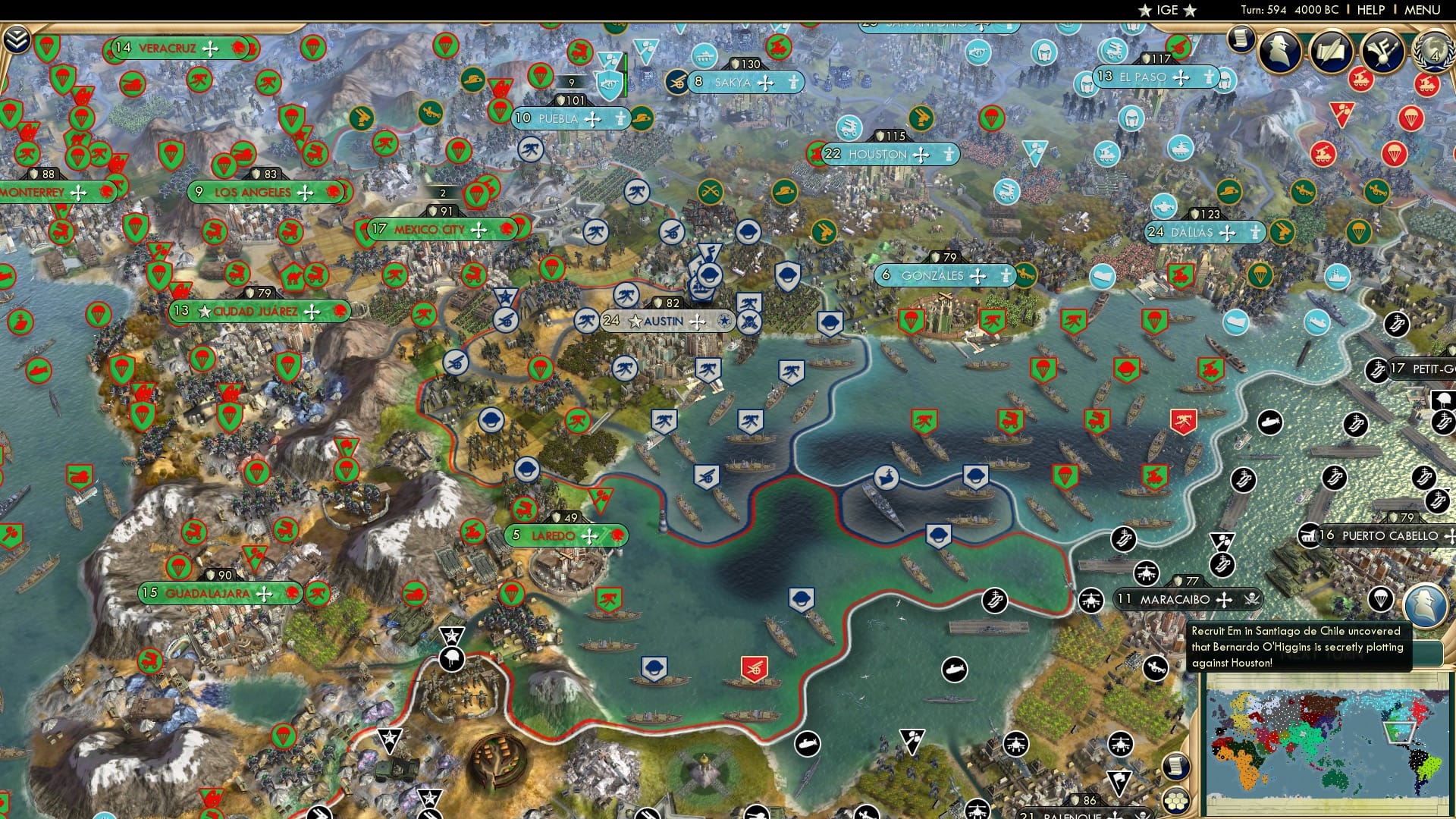Open the Tourism overview icon
Image resolution: width=1456 pixels, height=819 pixels.
(1385, 52)
